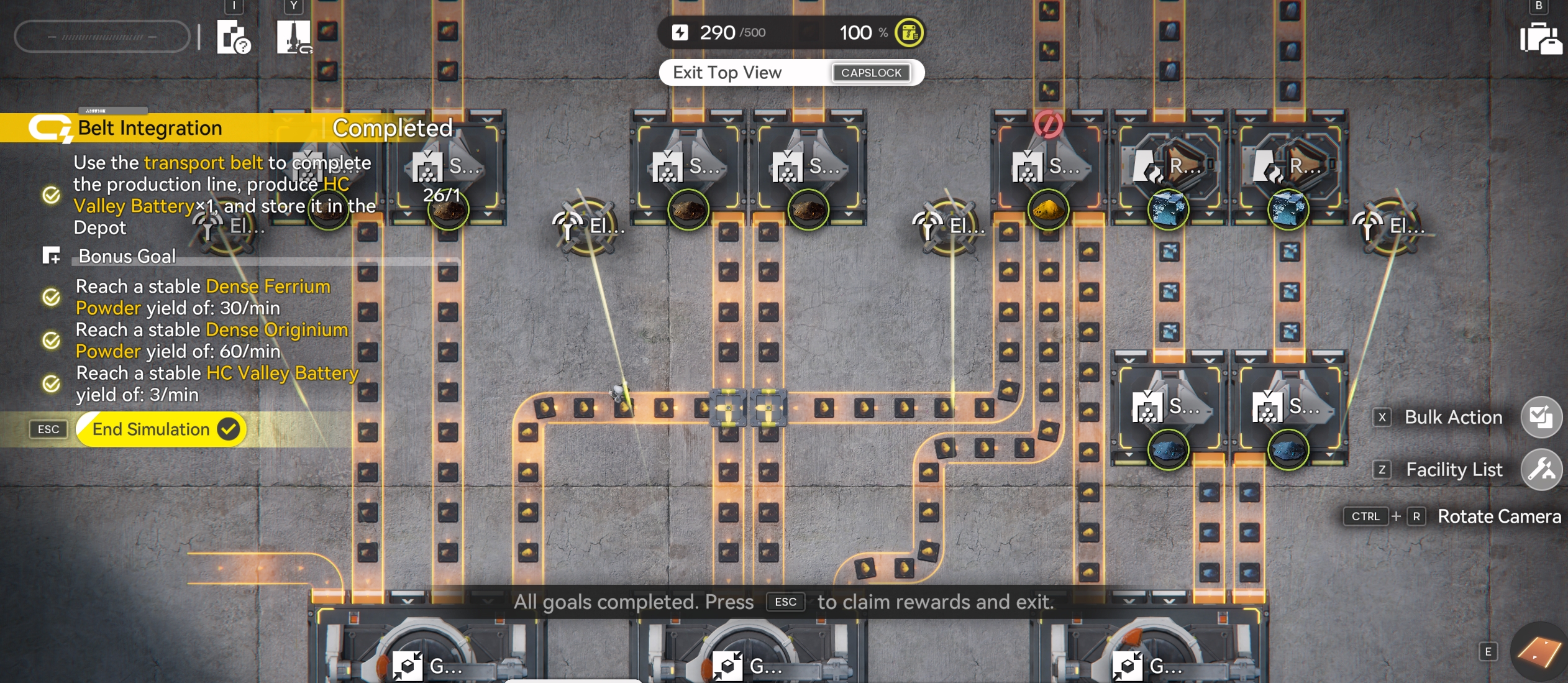
Task: Open the Bulk Action tool
Action: coord(1541,417)
